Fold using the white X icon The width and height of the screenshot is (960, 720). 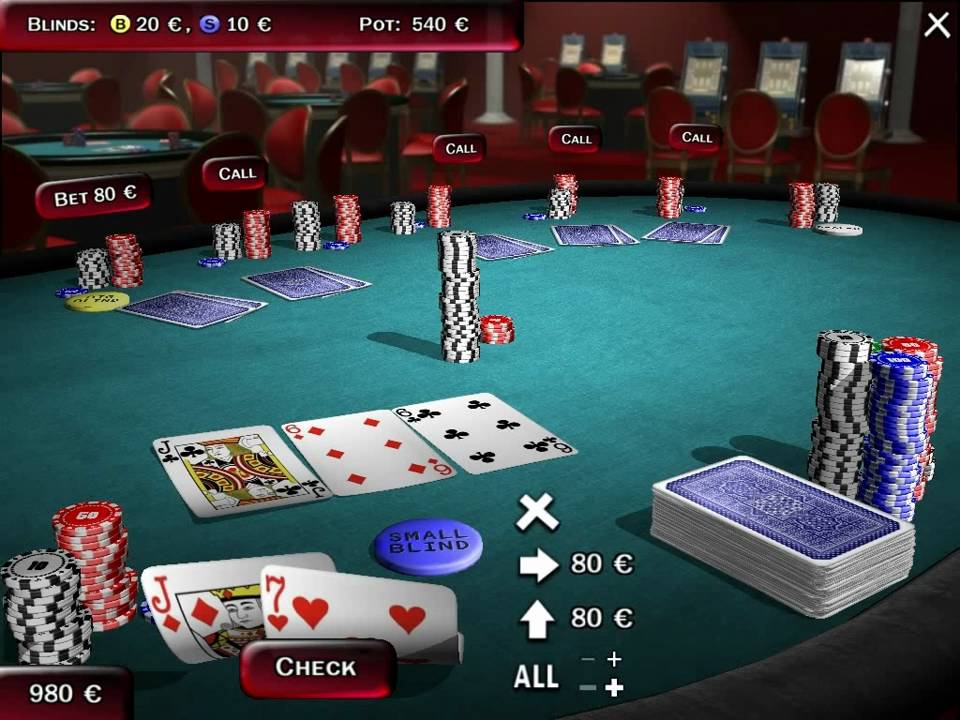tap(537, 513)
